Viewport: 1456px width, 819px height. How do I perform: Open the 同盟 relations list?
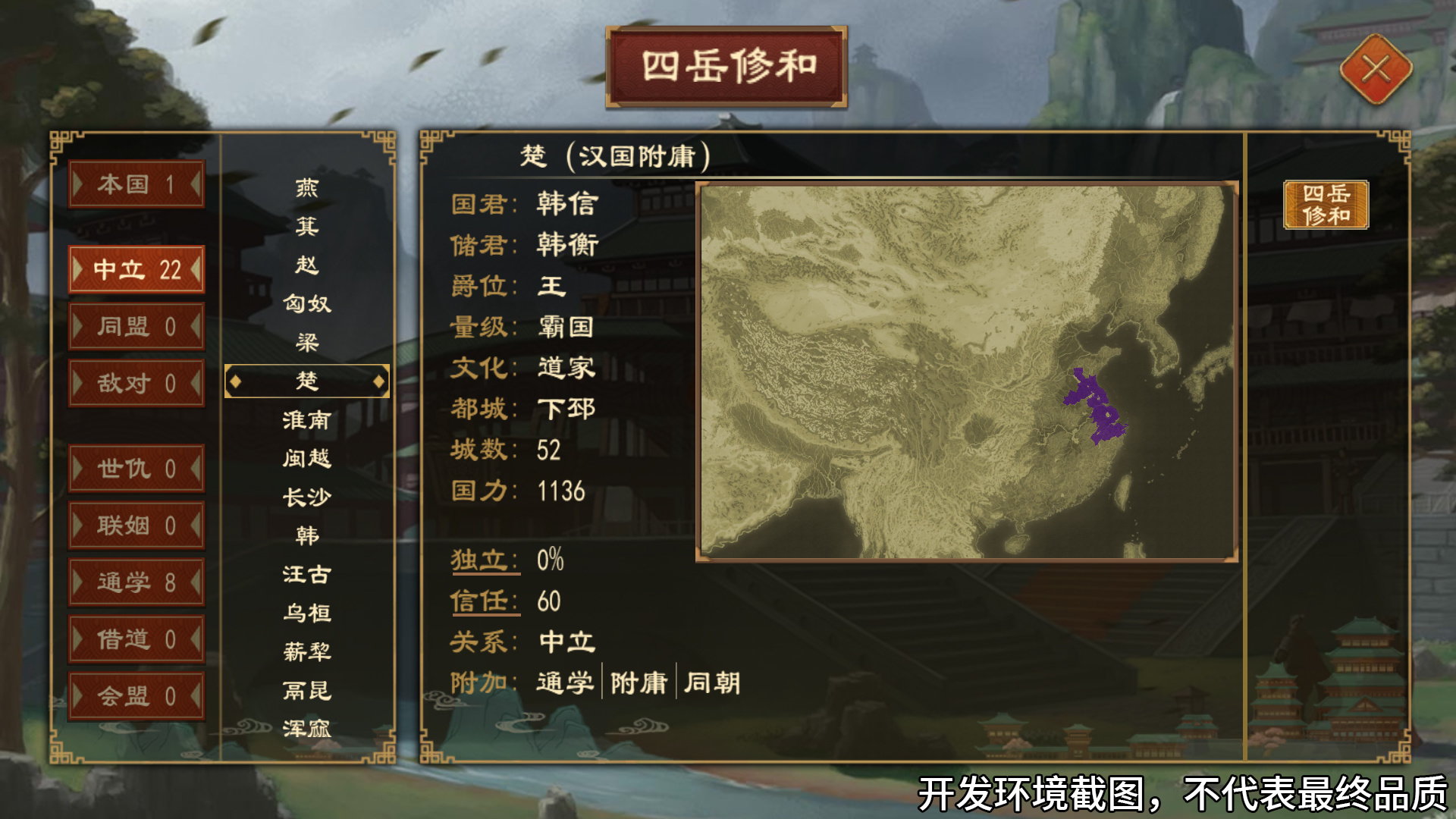[x=136, y=326]
